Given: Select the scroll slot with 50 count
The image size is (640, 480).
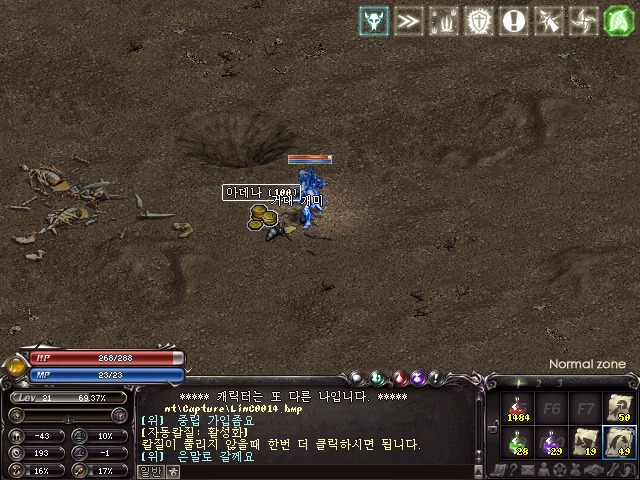Looking at the screenshot, I should point(620,408).
